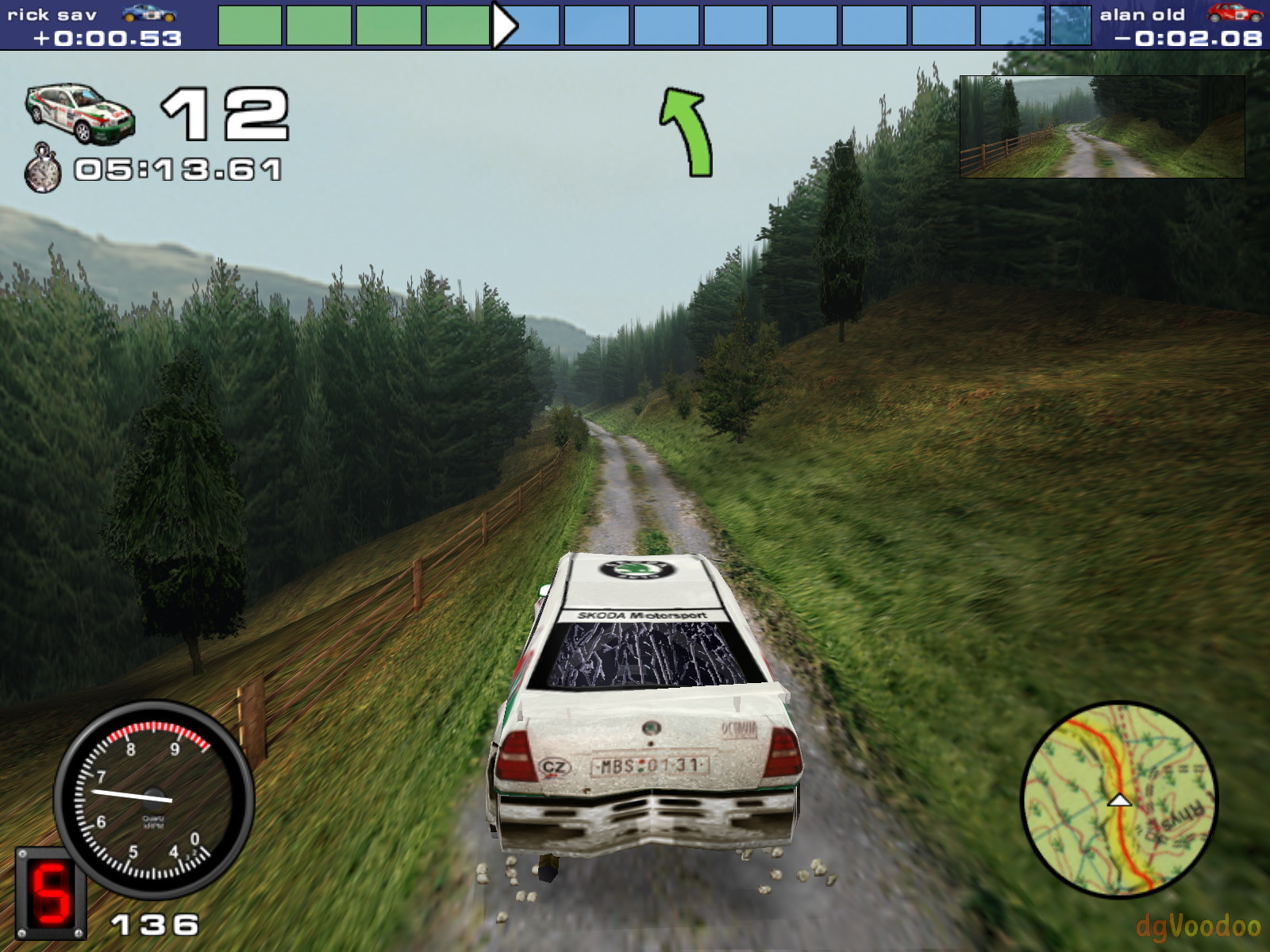Select the white rally car icon

point(80,113)
